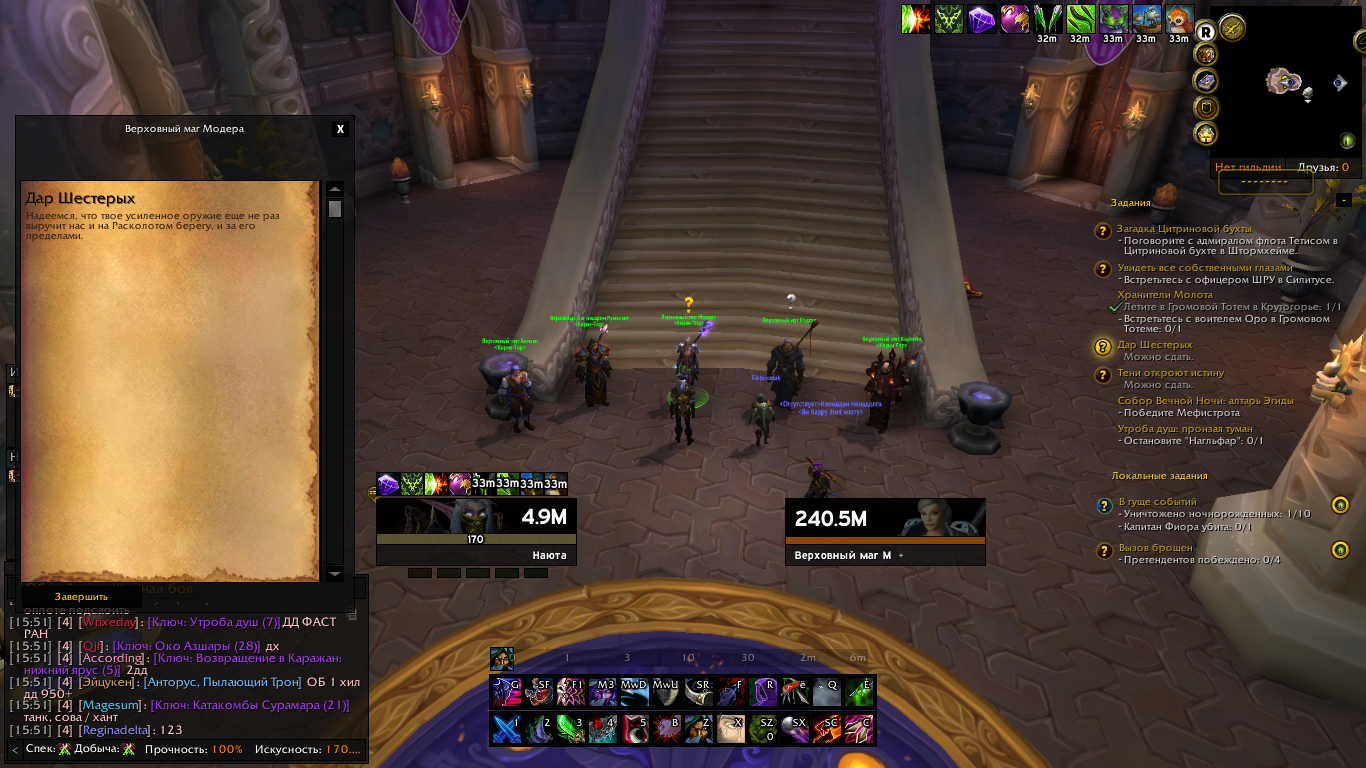1366x768 pixels.
Task: Click the Завершить button to complete the quest
Action: pos(81,597)
